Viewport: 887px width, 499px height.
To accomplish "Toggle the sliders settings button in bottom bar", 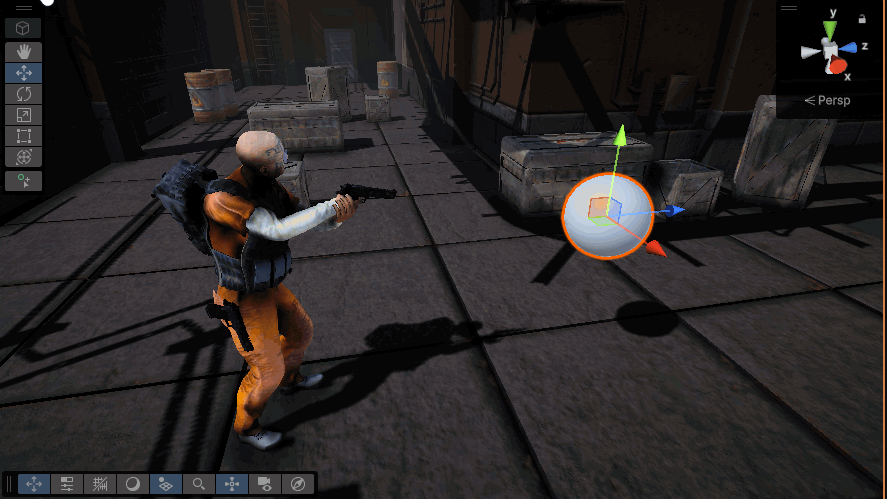I will click(67, 484).
